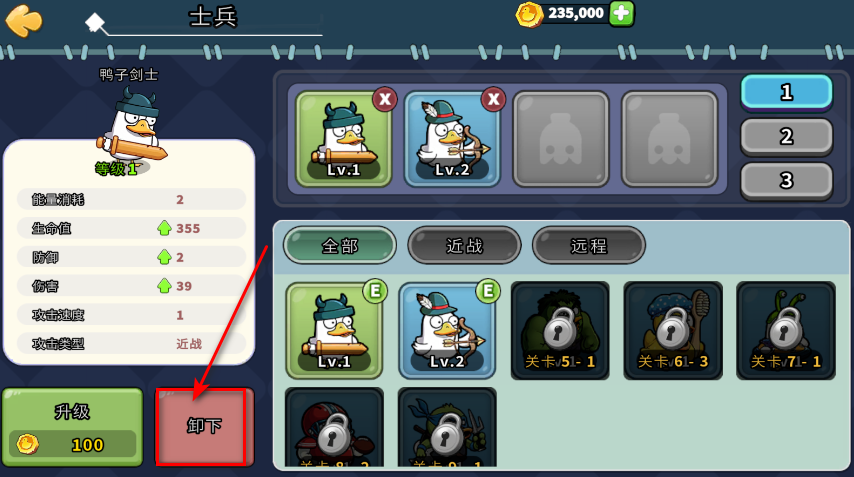Tap the locked 关卡6-3 soldier card

tap(673, 331)
